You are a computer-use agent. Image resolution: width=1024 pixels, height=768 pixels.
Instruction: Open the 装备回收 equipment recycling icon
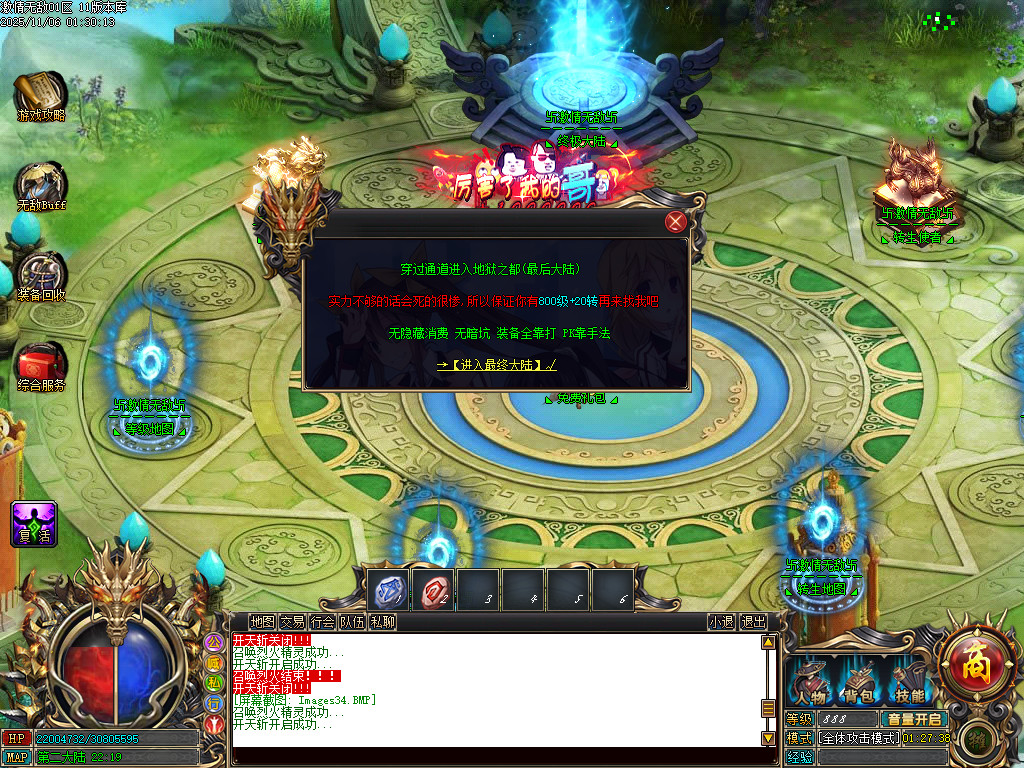click(41, 277)
